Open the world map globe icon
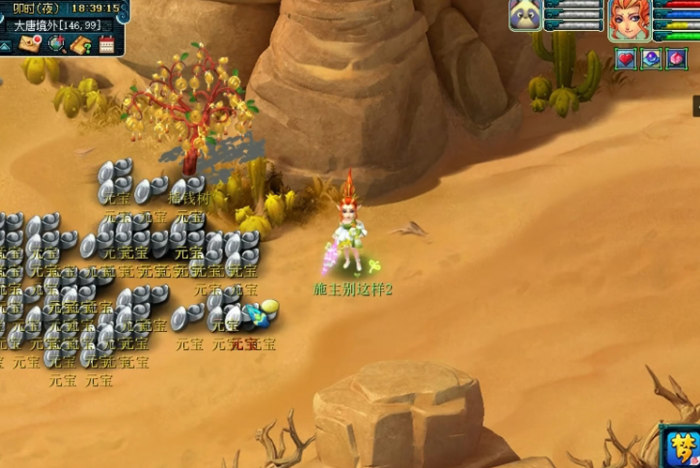This screenshot has height=468, width=700. coord(56,43)
